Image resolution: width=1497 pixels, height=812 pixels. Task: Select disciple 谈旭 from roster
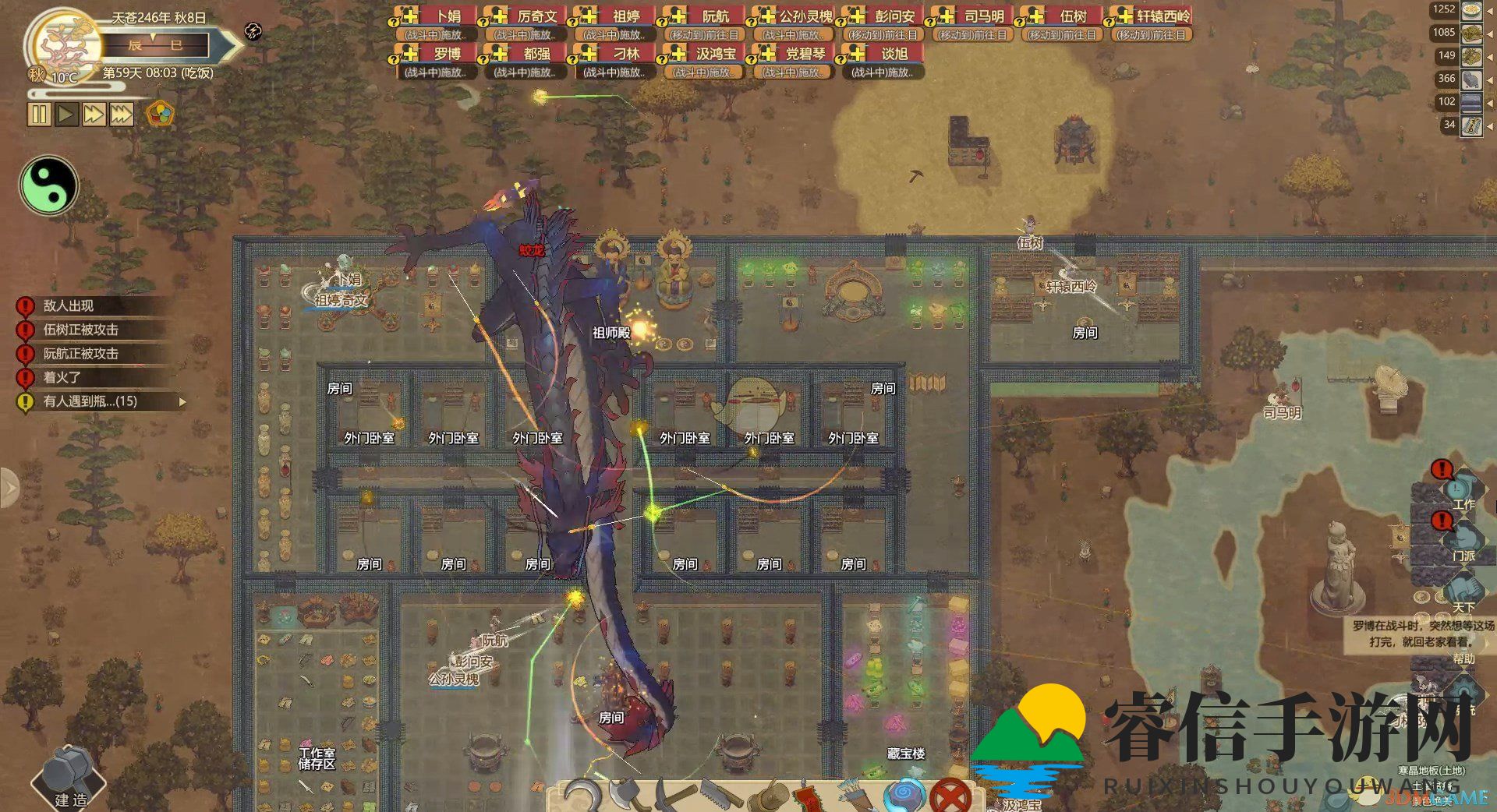tap(880, 54)
